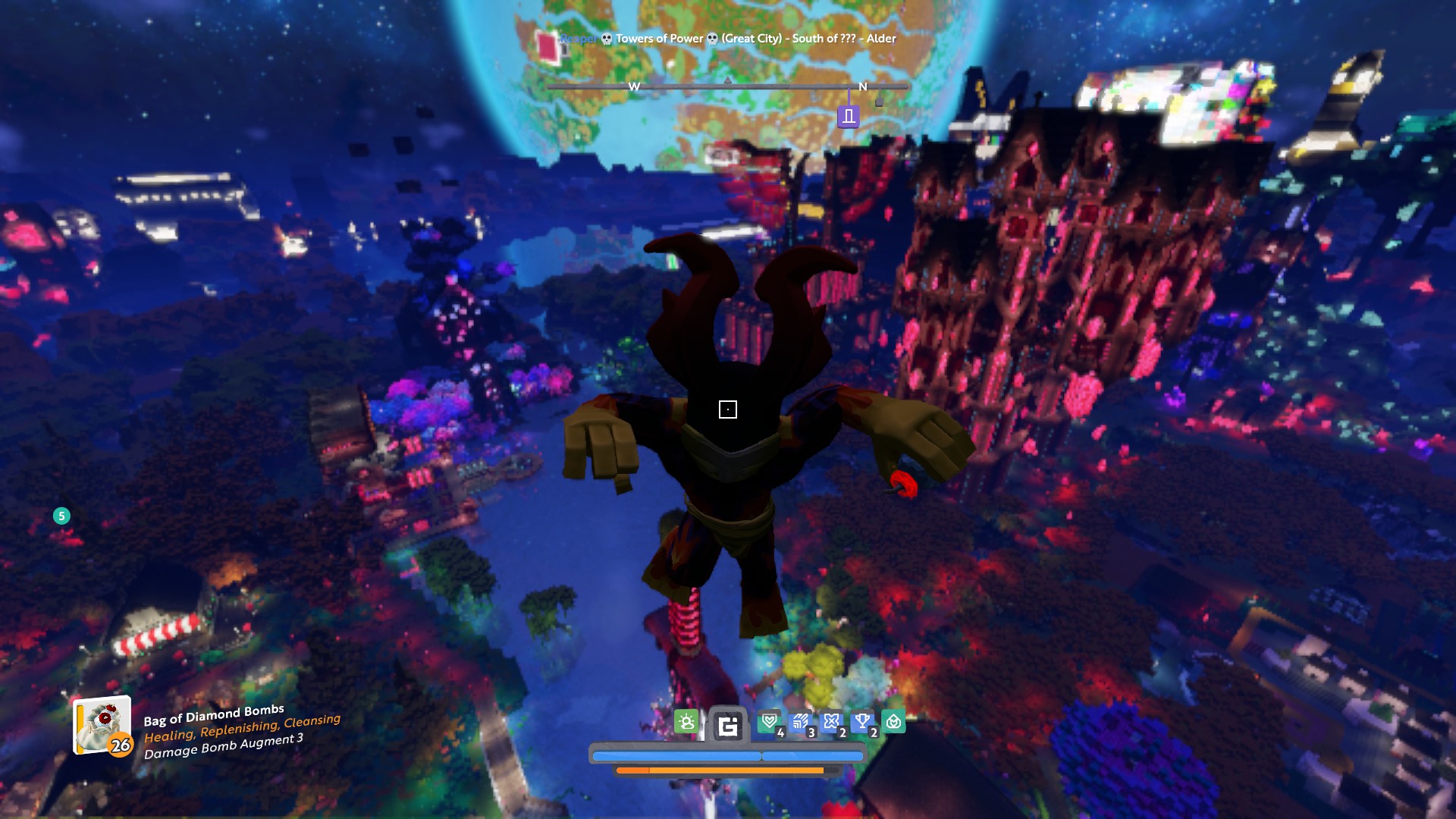1456x819 pixels.
Task: Click the teal hexagon heart buff icon
Action: 893,722
